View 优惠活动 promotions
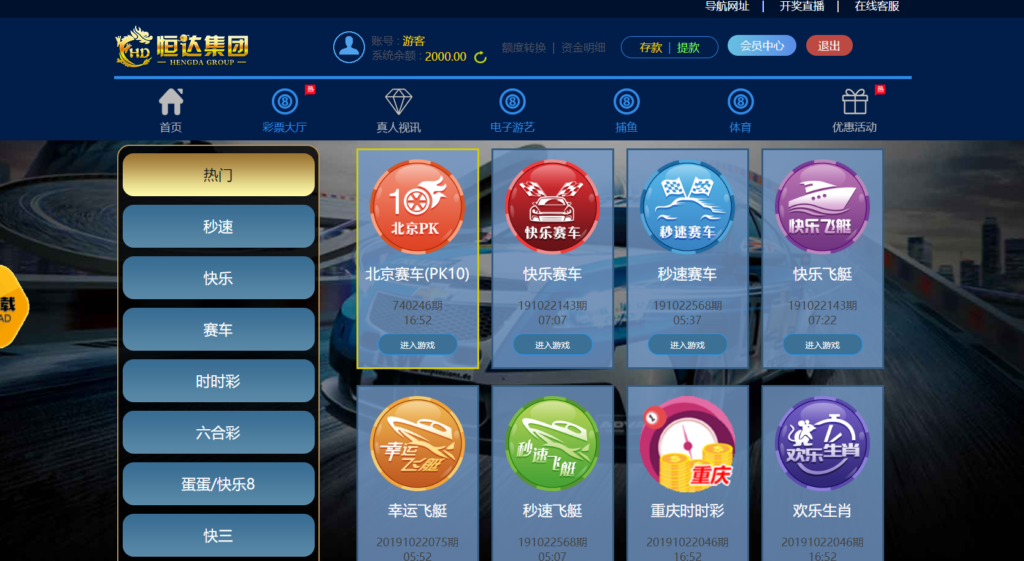Screen dimensions: 1024x561 (854, 110)
